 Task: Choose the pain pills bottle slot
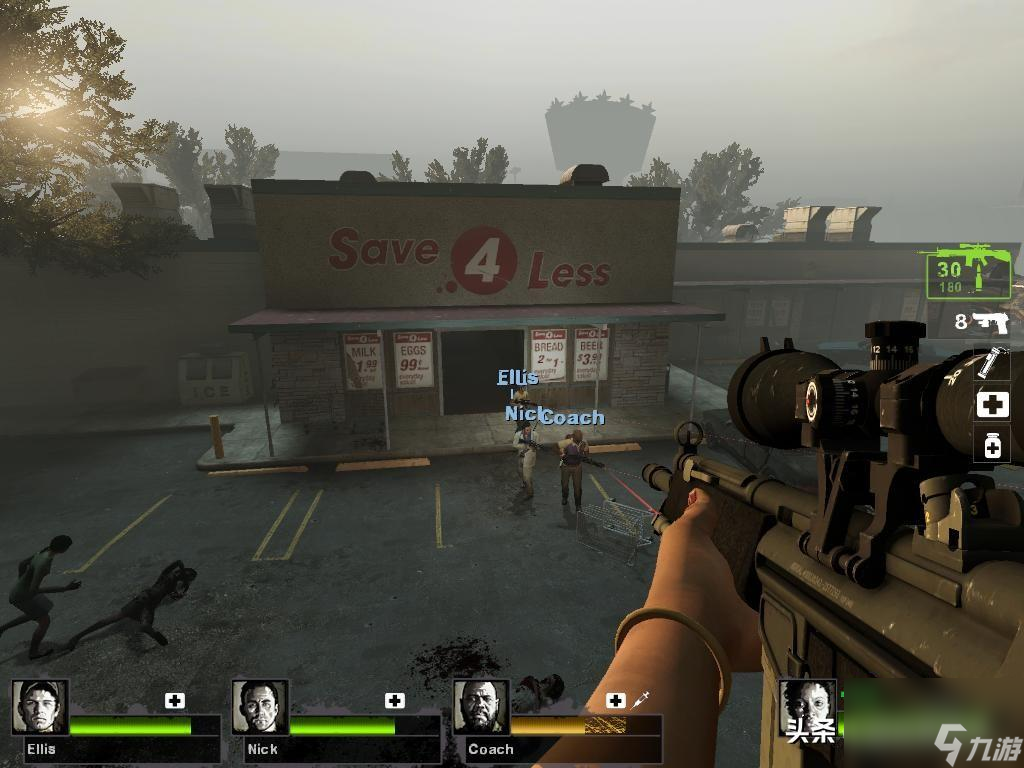point(991,445)
